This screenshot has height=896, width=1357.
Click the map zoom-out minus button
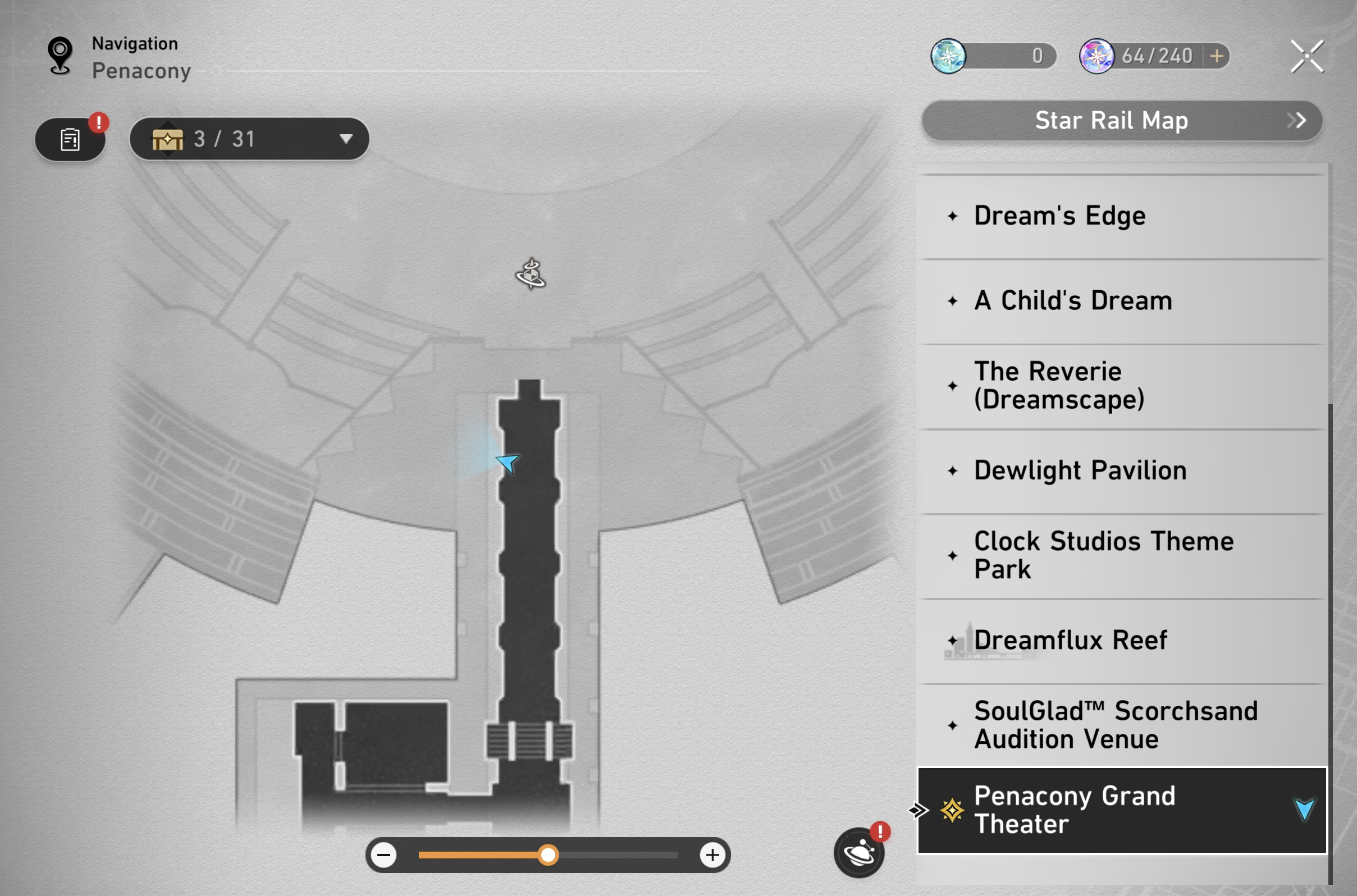384,856
